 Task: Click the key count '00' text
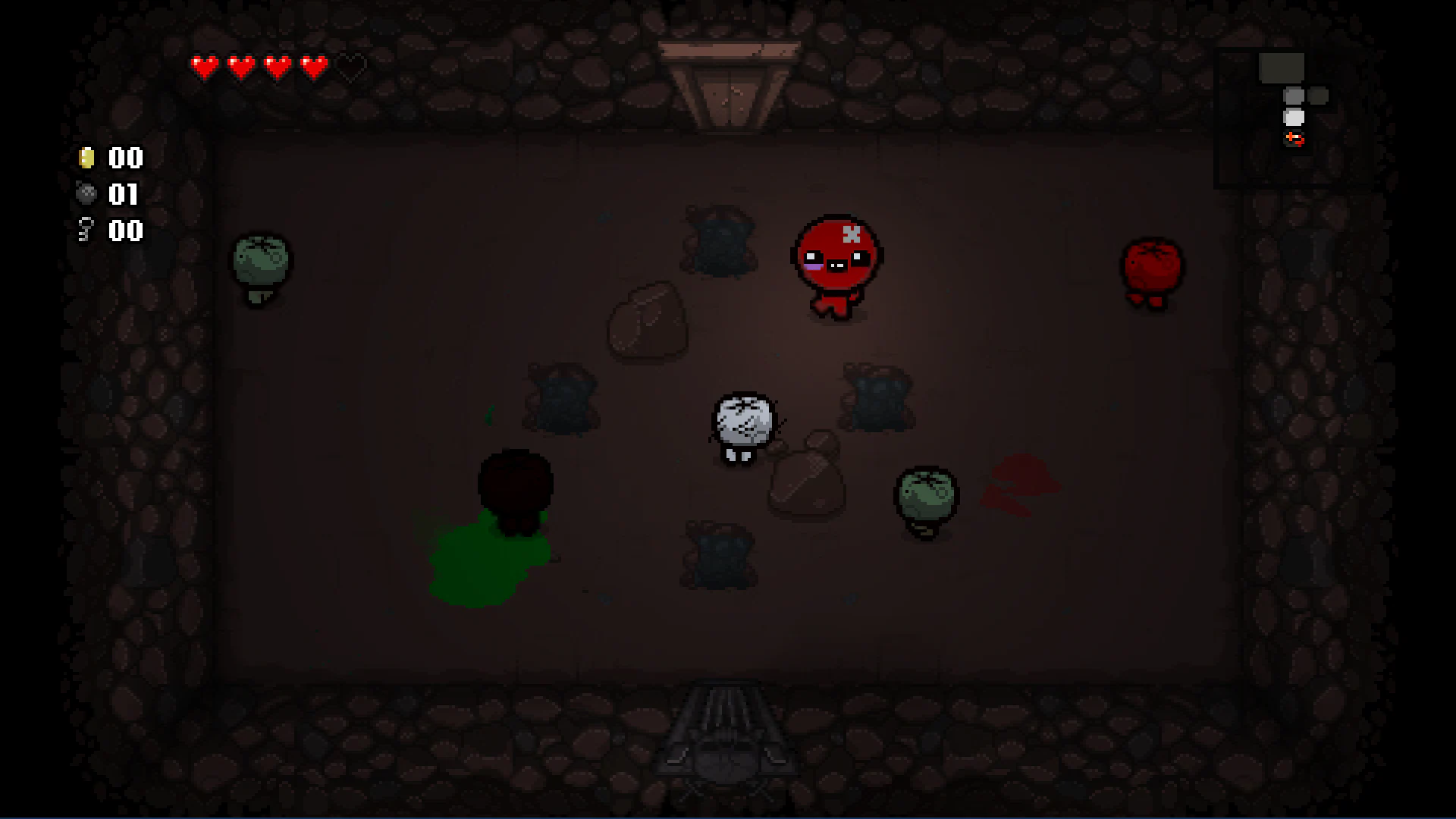[x=124, y=231]
